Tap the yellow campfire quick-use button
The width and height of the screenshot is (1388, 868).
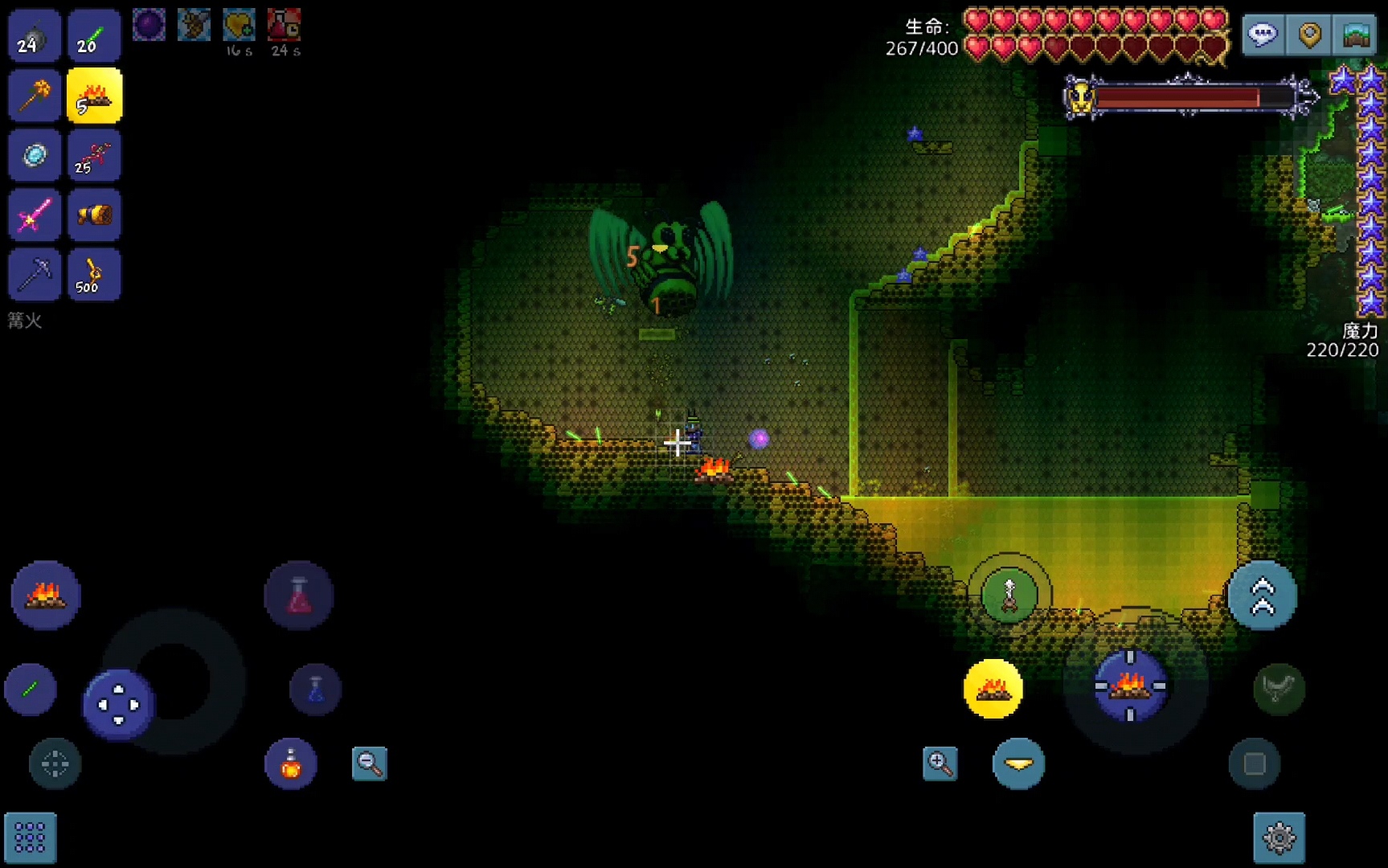pos(993,689)
